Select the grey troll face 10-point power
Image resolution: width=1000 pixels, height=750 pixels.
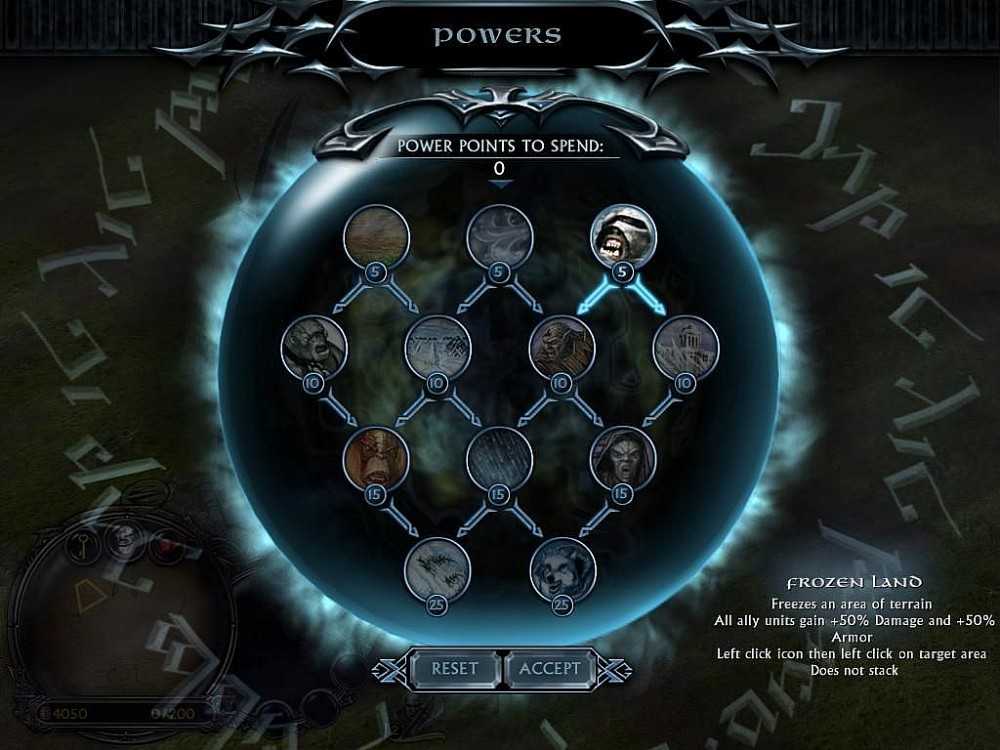(x=314, y=348)
